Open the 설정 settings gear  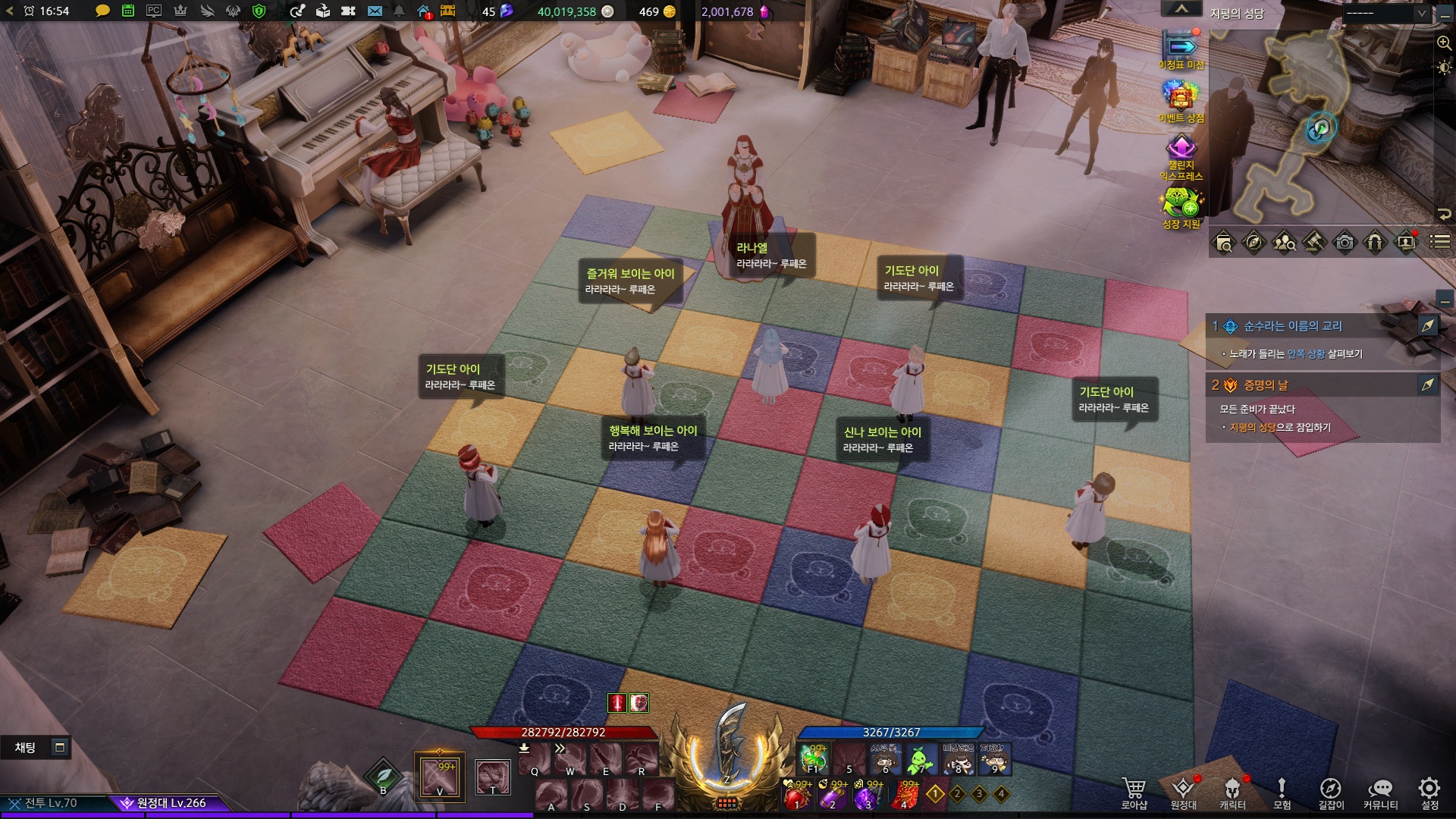[x=1429, y=792]
